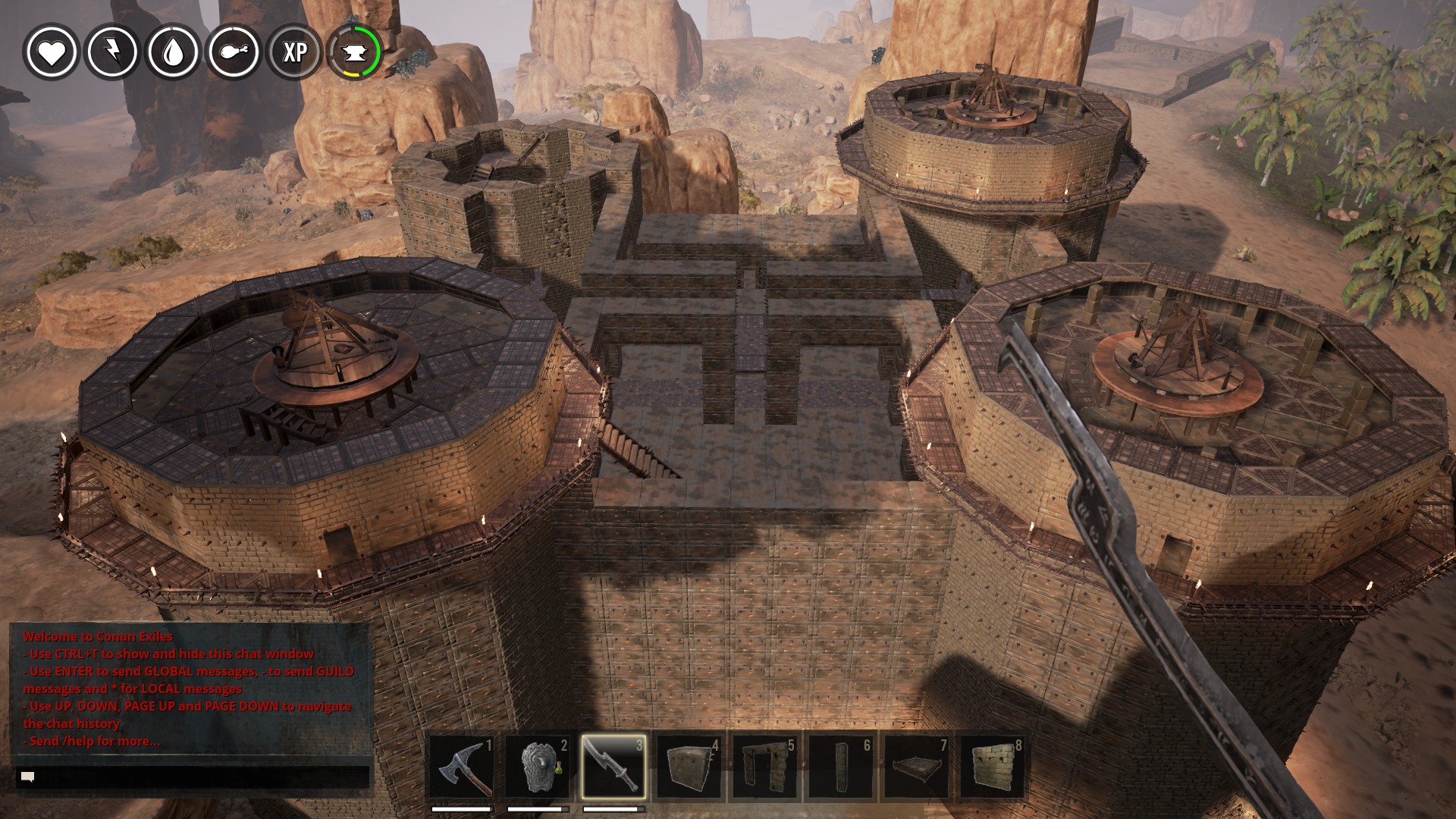
Task: Select the curved sword hotbar slot
Action: 613,767
